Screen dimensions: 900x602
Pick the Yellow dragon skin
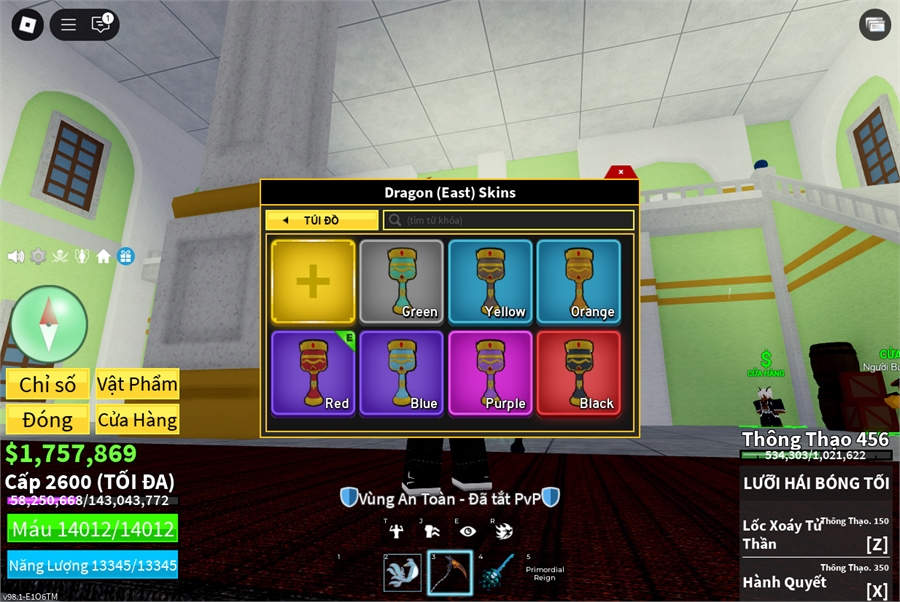(490, 281)
